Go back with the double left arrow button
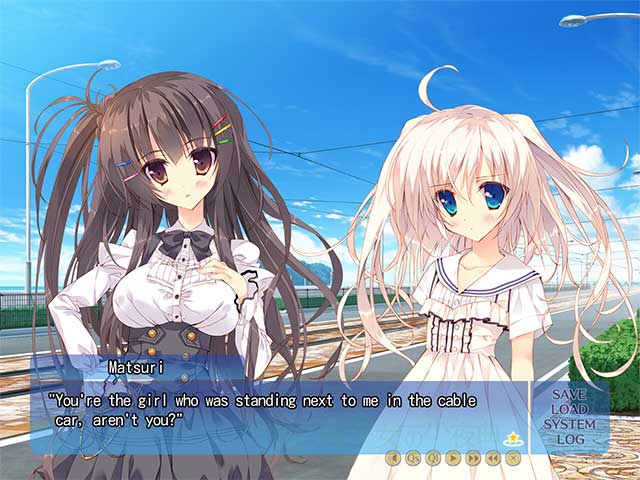This screenshot has height=480, width=640. (493, 458)
